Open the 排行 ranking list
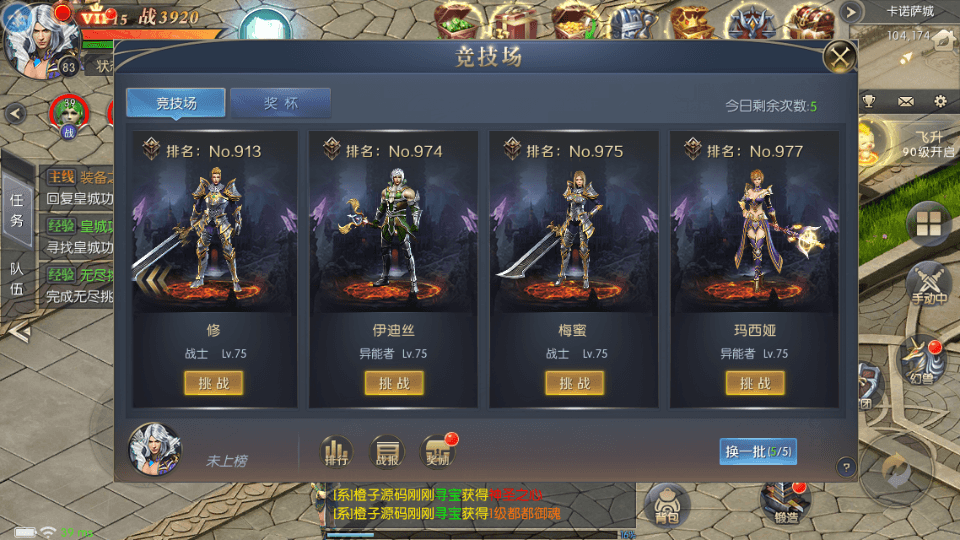The height and width of the screenshot is (540, 960). pos(336,452)
